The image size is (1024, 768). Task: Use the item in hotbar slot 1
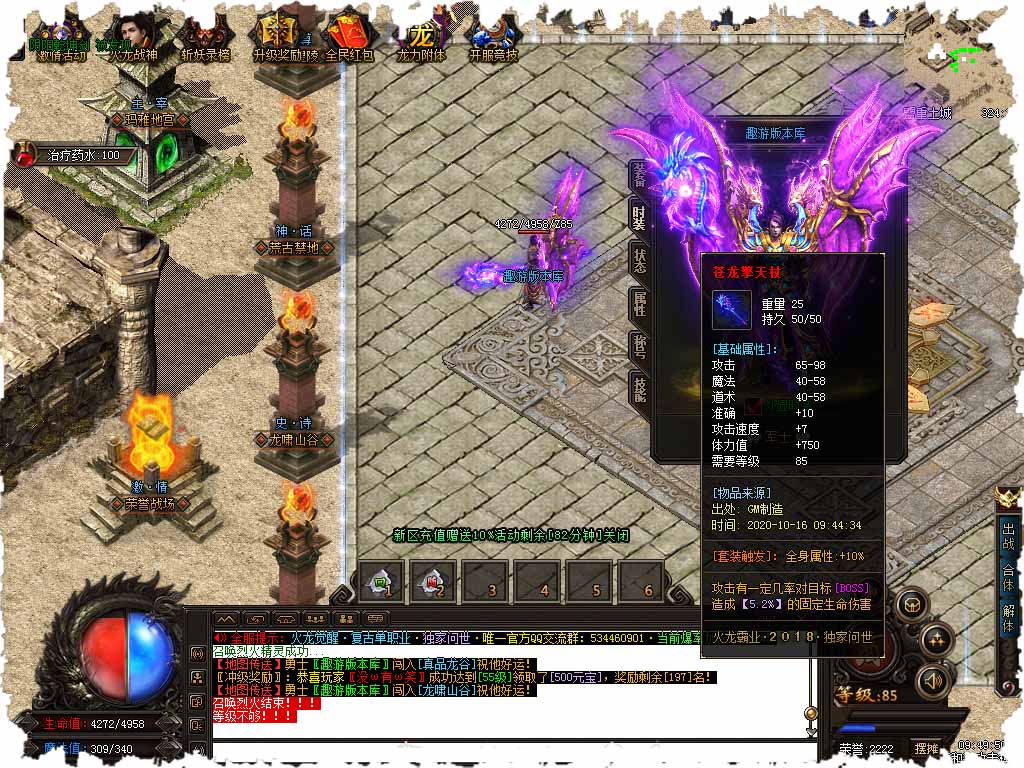pos(380,581)
